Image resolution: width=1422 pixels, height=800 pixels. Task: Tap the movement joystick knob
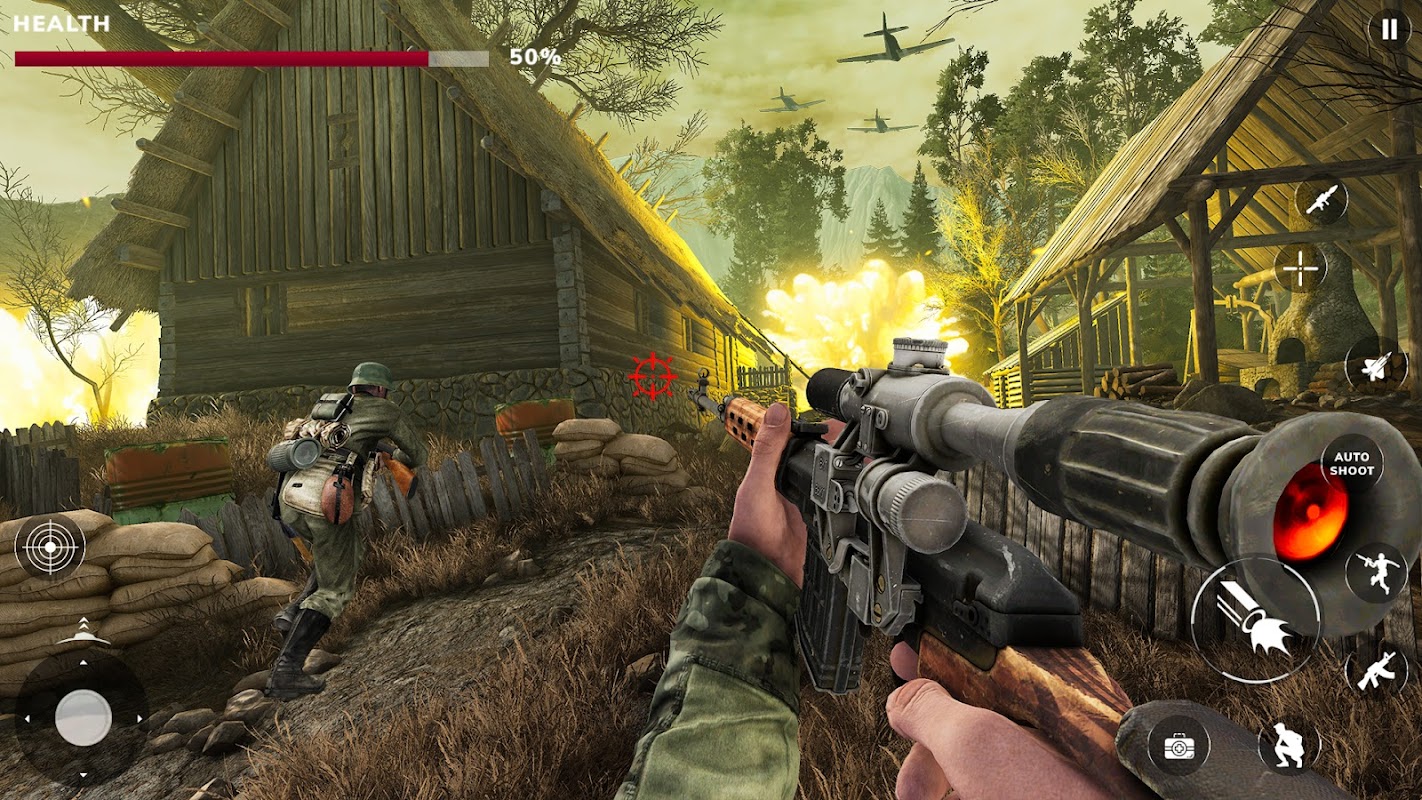pos(83,718)
